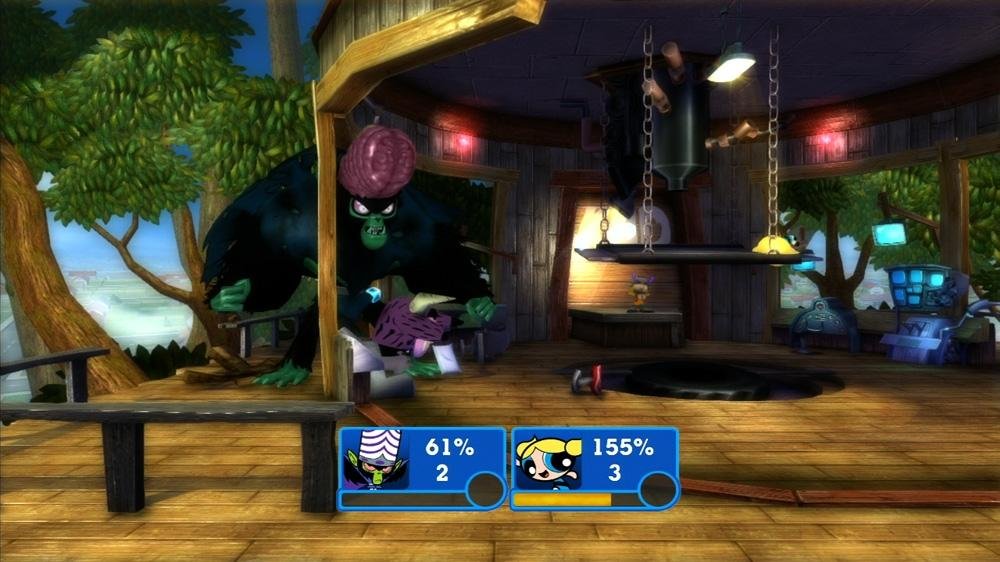The height and width of the screenshot is (562, 1000).
Task: Select the Bubbles player portrait icon
Action: click(x=548, y=461)
